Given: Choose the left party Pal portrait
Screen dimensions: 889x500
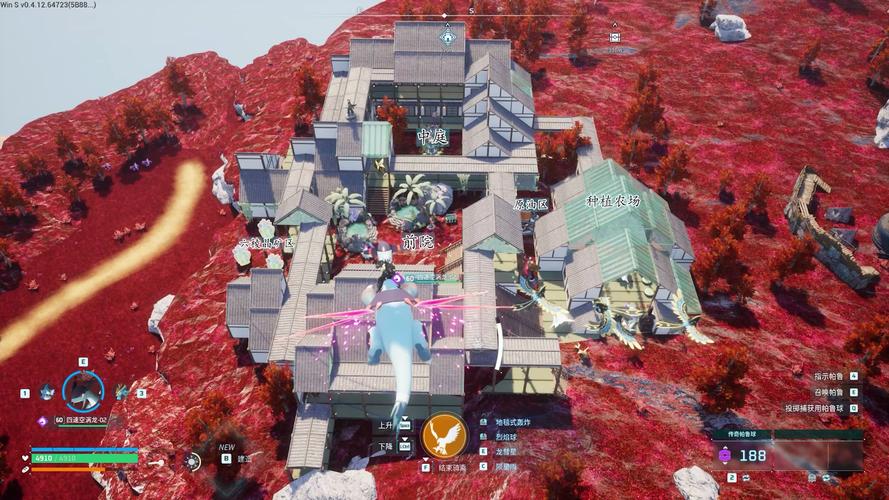Looking at the screenshot, I should [x=46, y=393].
